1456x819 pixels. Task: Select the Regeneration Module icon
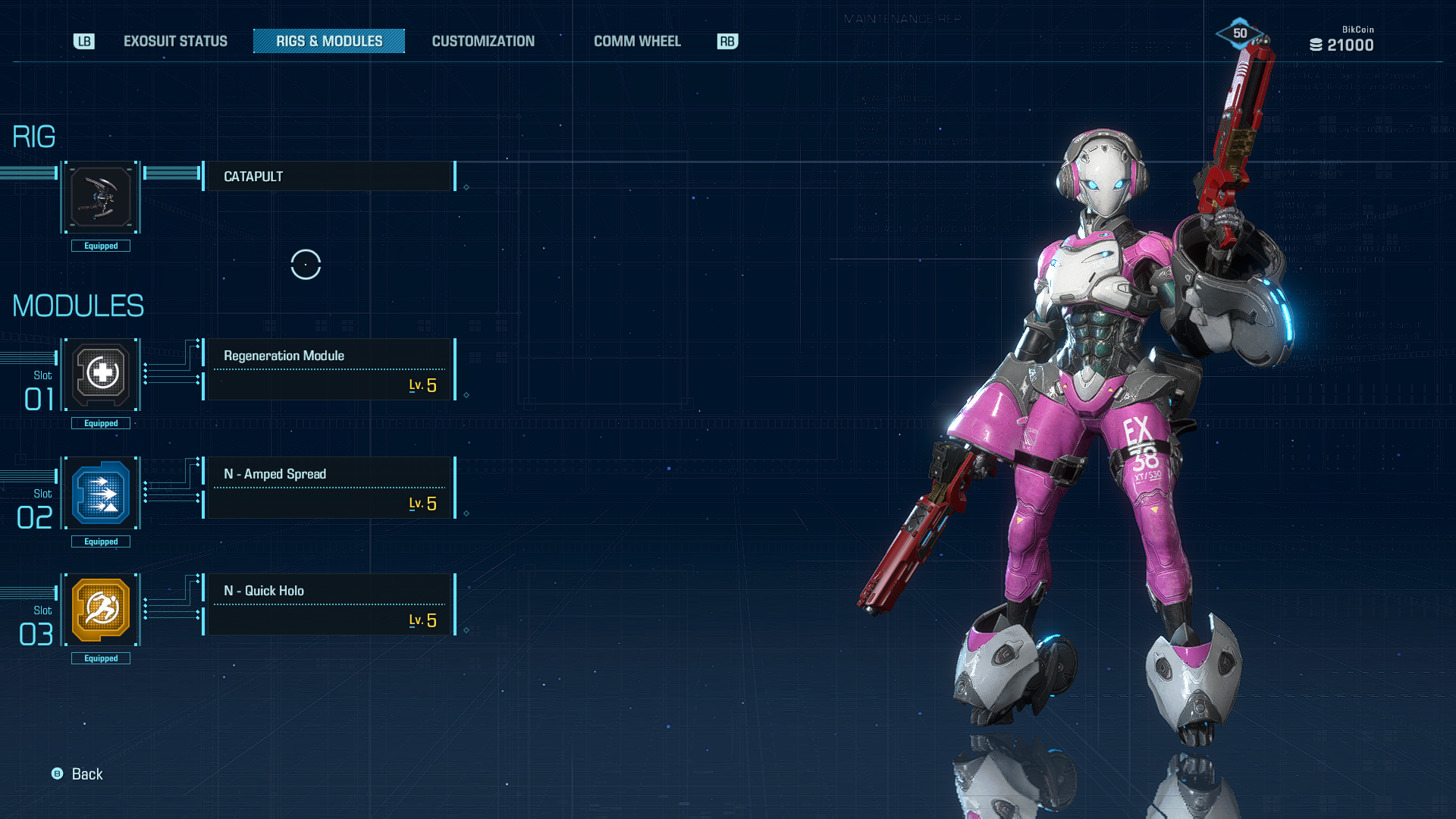(x=101, y=374)
